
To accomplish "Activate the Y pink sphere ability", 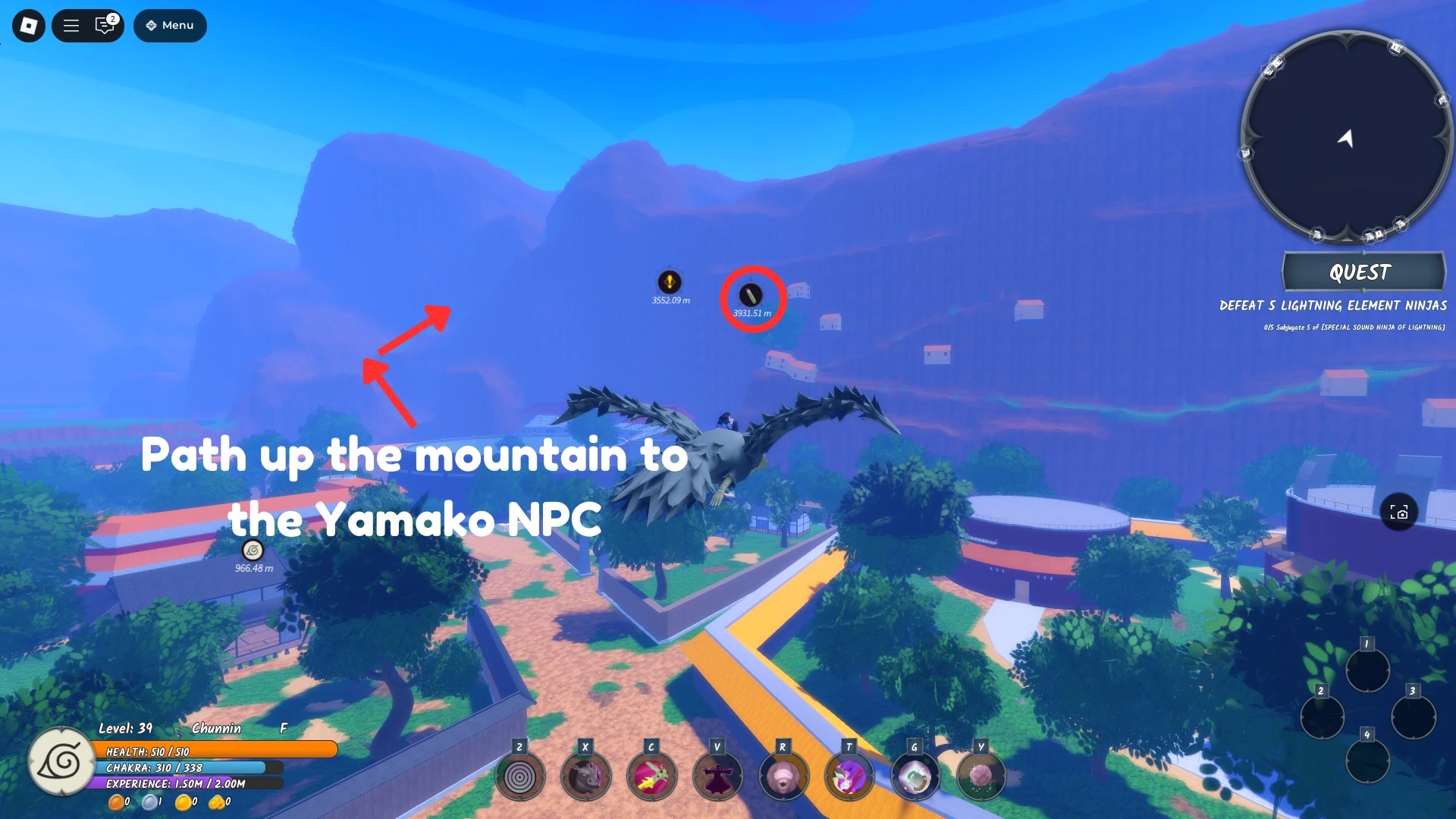I will 981,775.
